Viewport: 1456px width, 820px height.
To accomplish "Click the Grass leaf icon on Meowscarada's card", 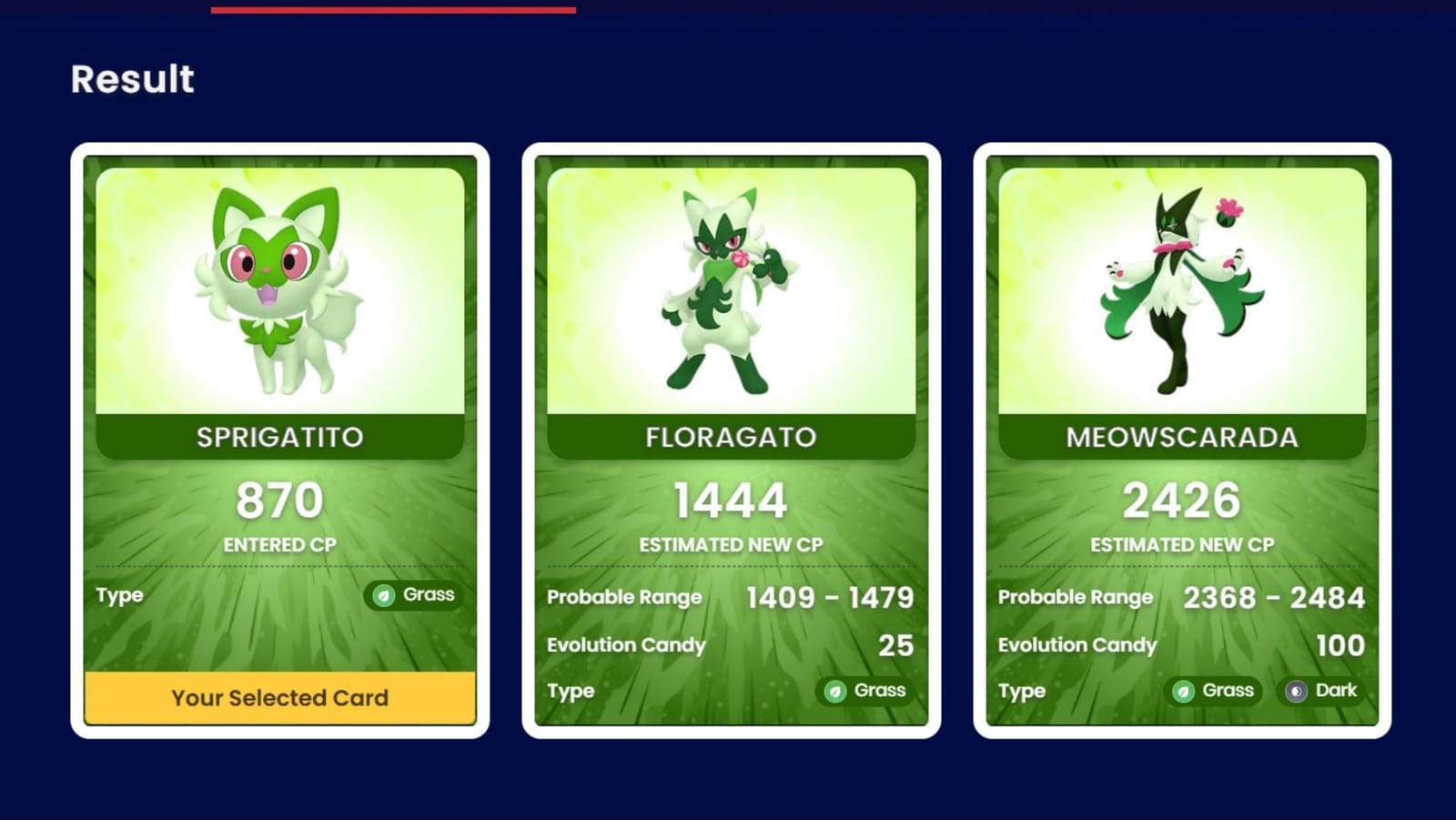I will point(1183,691).
